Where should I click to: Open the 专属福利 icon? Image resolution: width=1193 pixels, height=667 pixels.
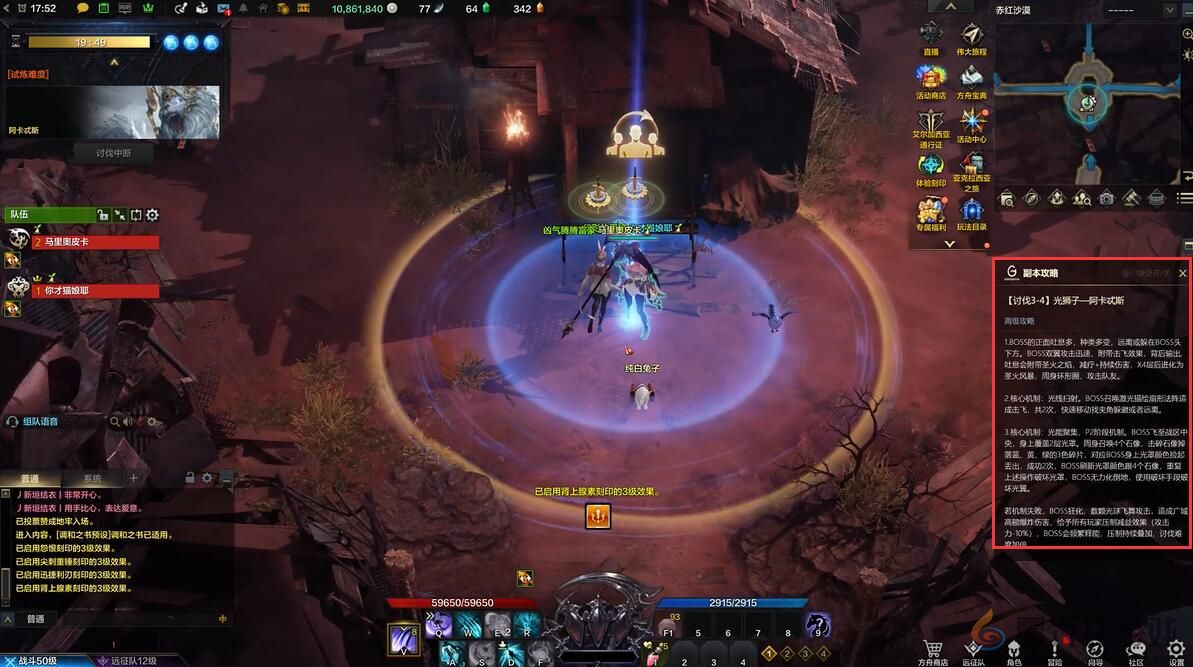point(931,212)
